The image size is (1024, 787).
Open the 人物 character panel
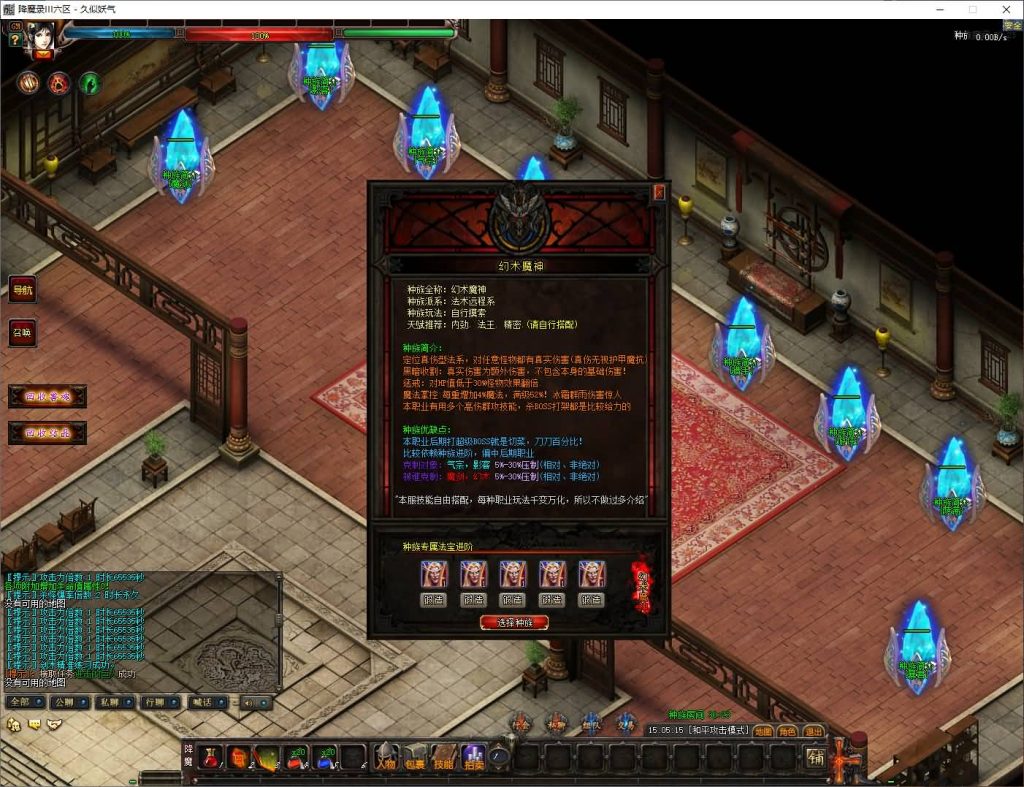pos(386,758)
